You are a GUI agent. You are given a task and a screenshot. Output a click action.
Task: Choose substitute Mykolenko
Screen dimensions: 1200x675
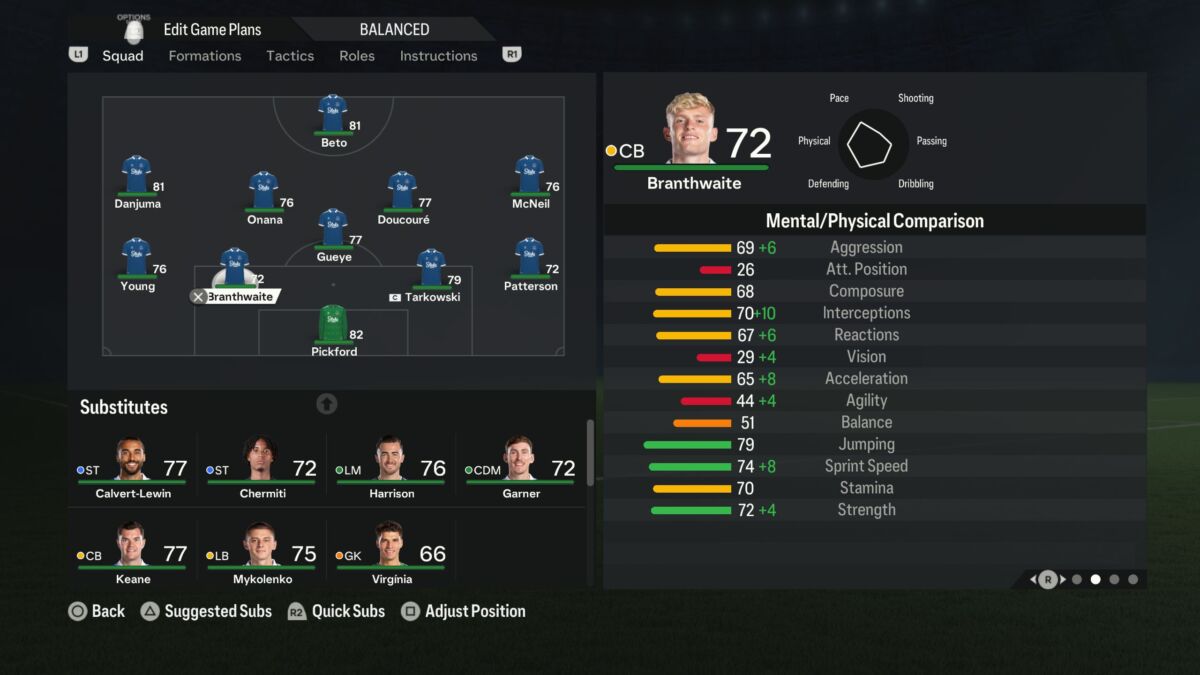point(261,552)
